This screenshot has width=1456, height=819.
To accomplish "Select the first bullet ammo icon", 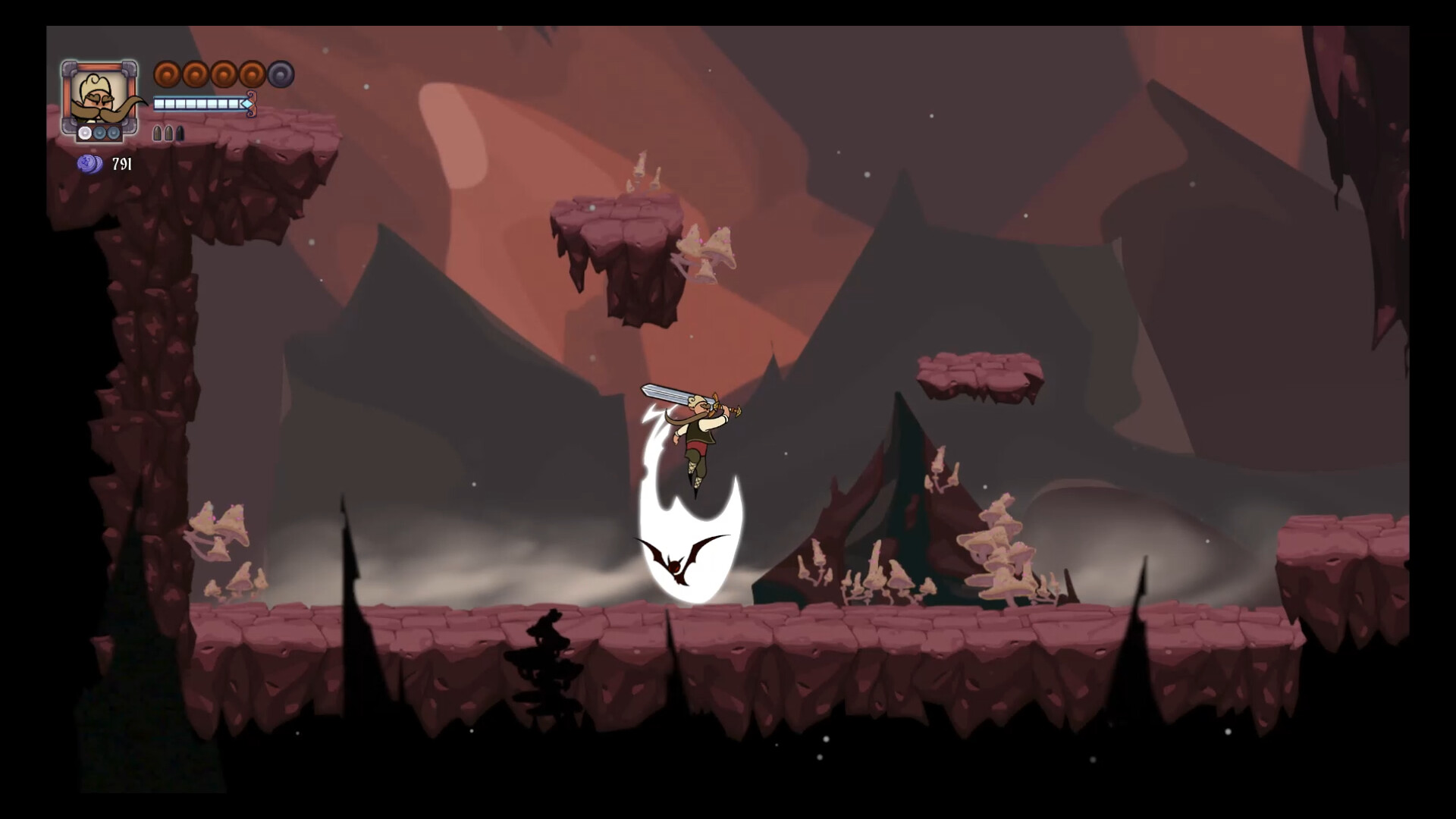I will [158, 134].
